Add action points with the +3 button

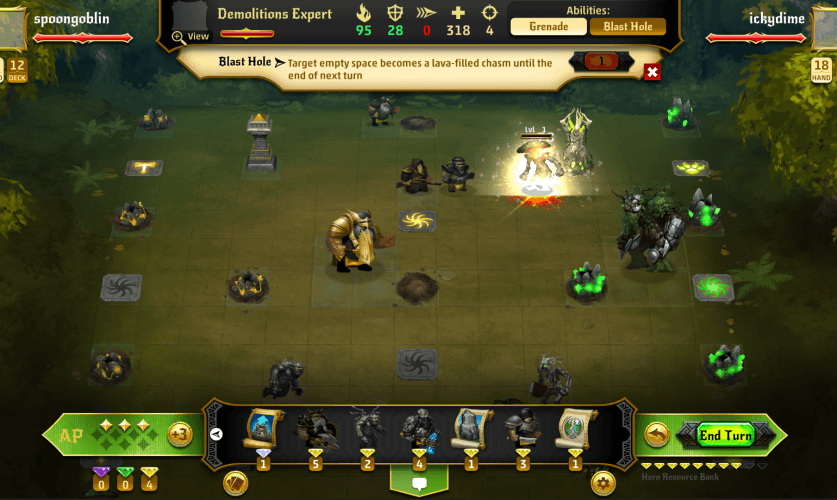[x=180, y=434]
